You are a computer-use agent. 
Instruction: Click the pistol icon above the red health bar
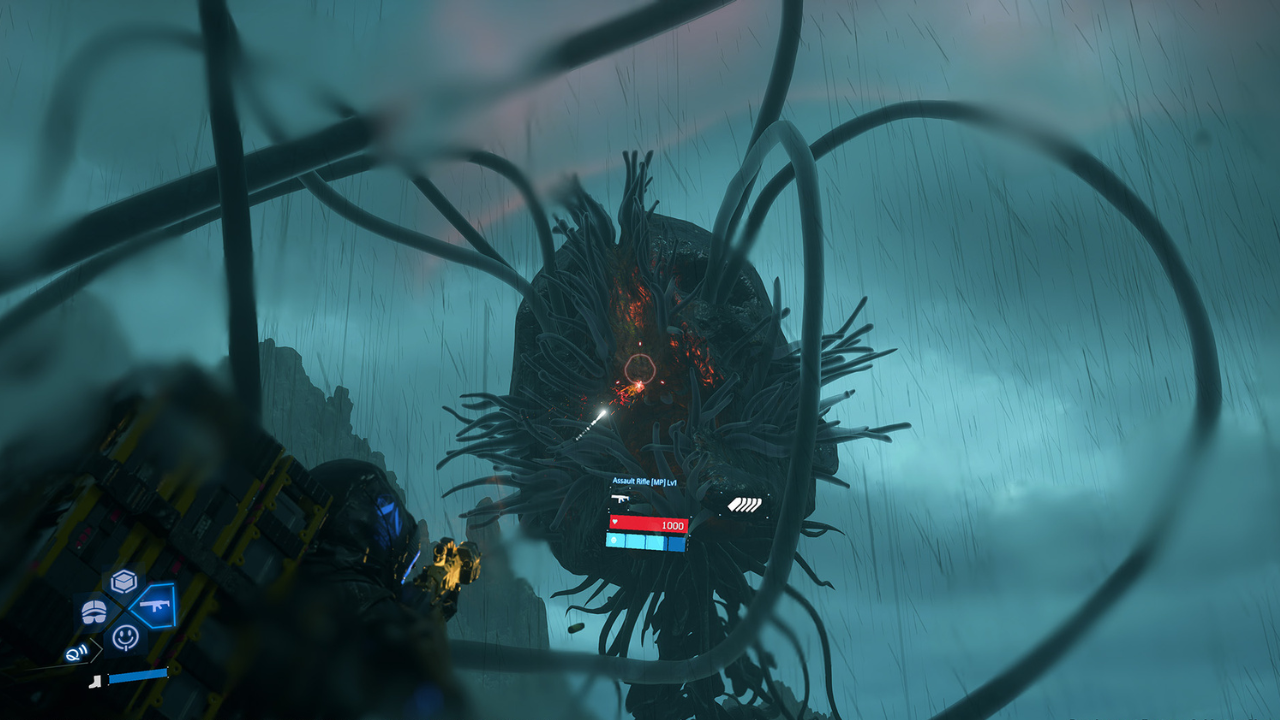620,499
